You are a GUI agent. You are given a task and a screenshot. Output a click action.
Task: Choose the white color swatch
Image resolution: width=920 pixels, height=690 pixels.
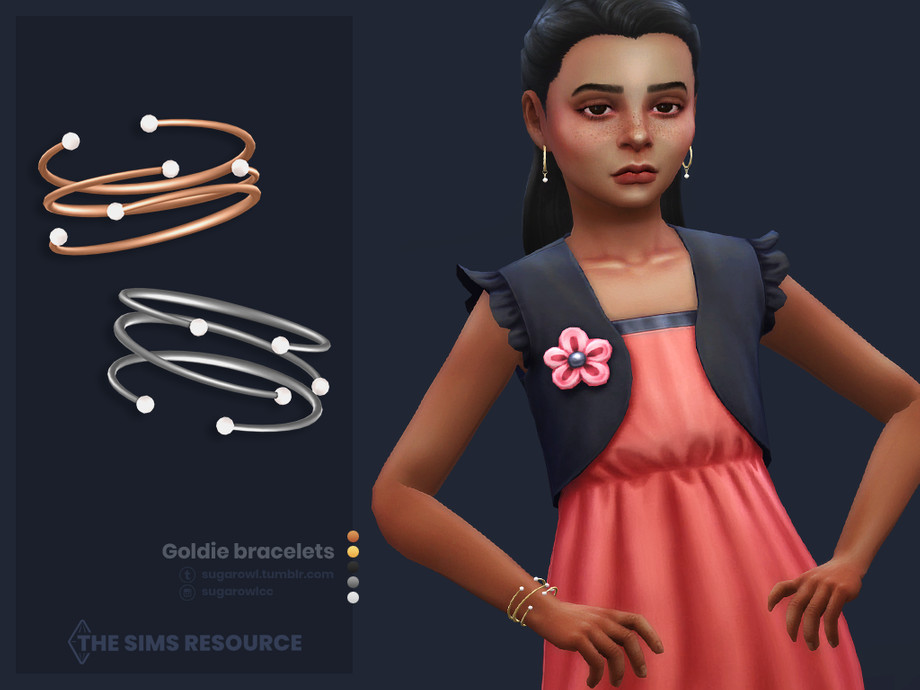click(x=352, y=597)
